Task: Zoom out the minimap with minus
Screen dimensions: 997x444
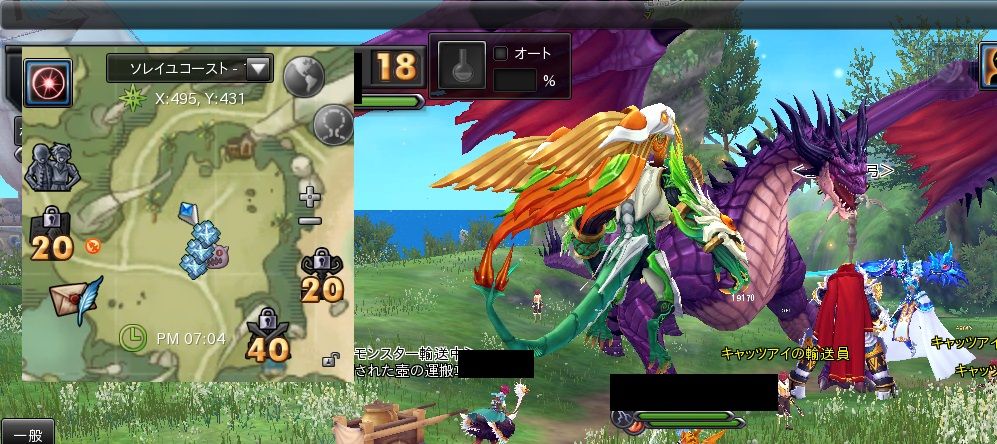Action: point(310,220)
